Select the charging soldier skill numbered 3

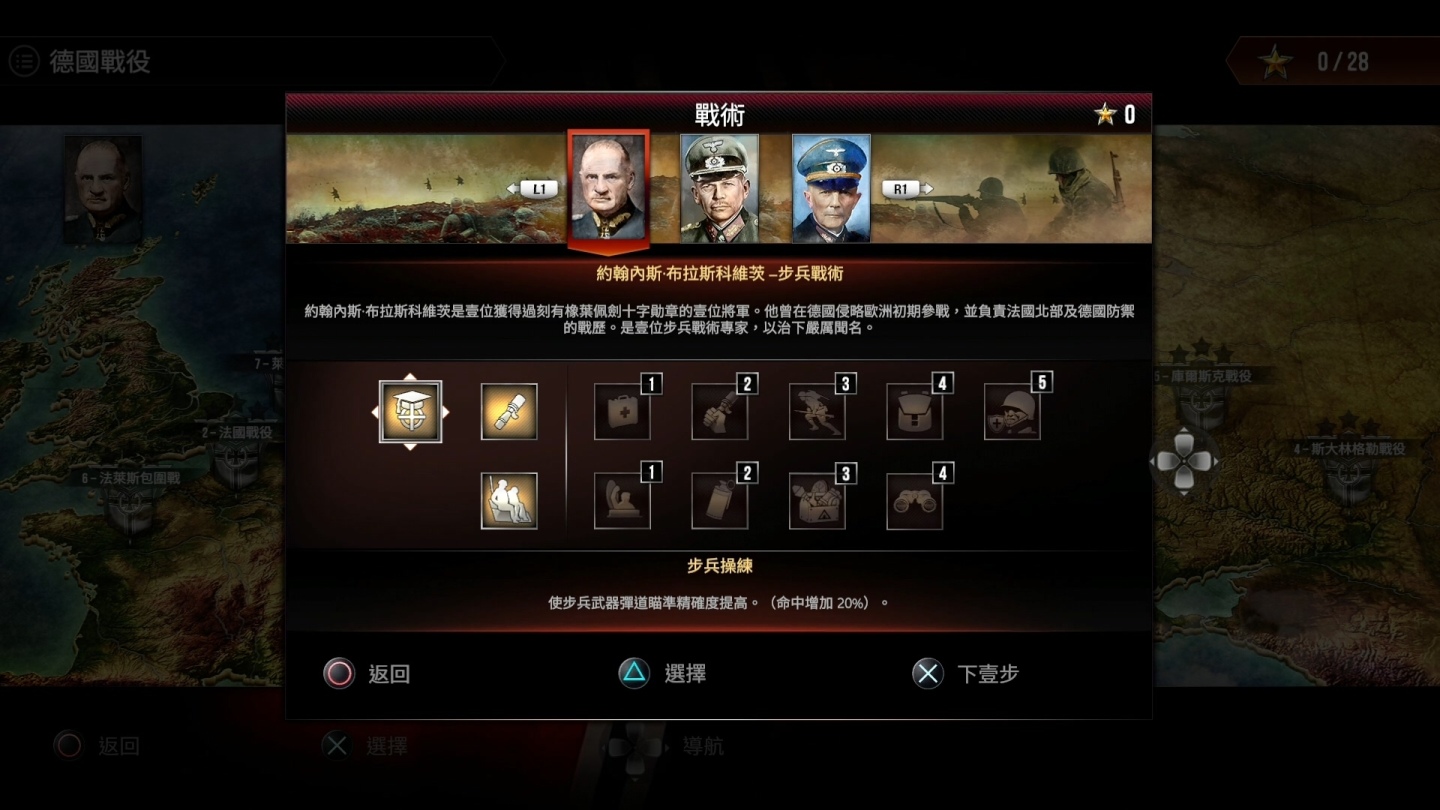[817, 410]
